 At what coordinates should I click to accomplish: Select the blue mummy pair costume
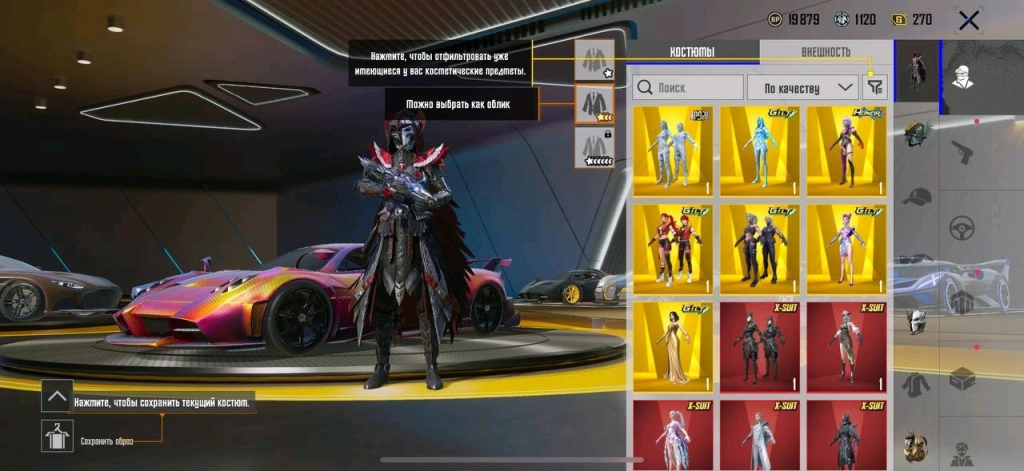coord(672,150)
